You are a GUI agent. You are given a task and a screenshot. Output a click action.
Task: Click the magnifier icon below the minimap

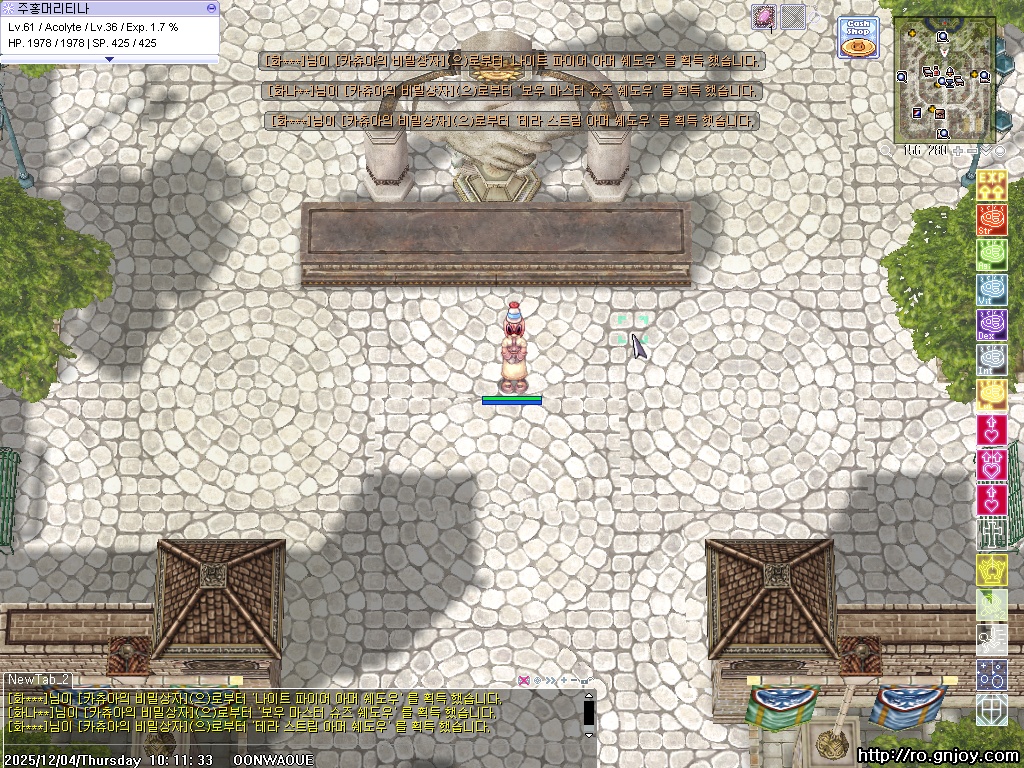pos(886,150)
